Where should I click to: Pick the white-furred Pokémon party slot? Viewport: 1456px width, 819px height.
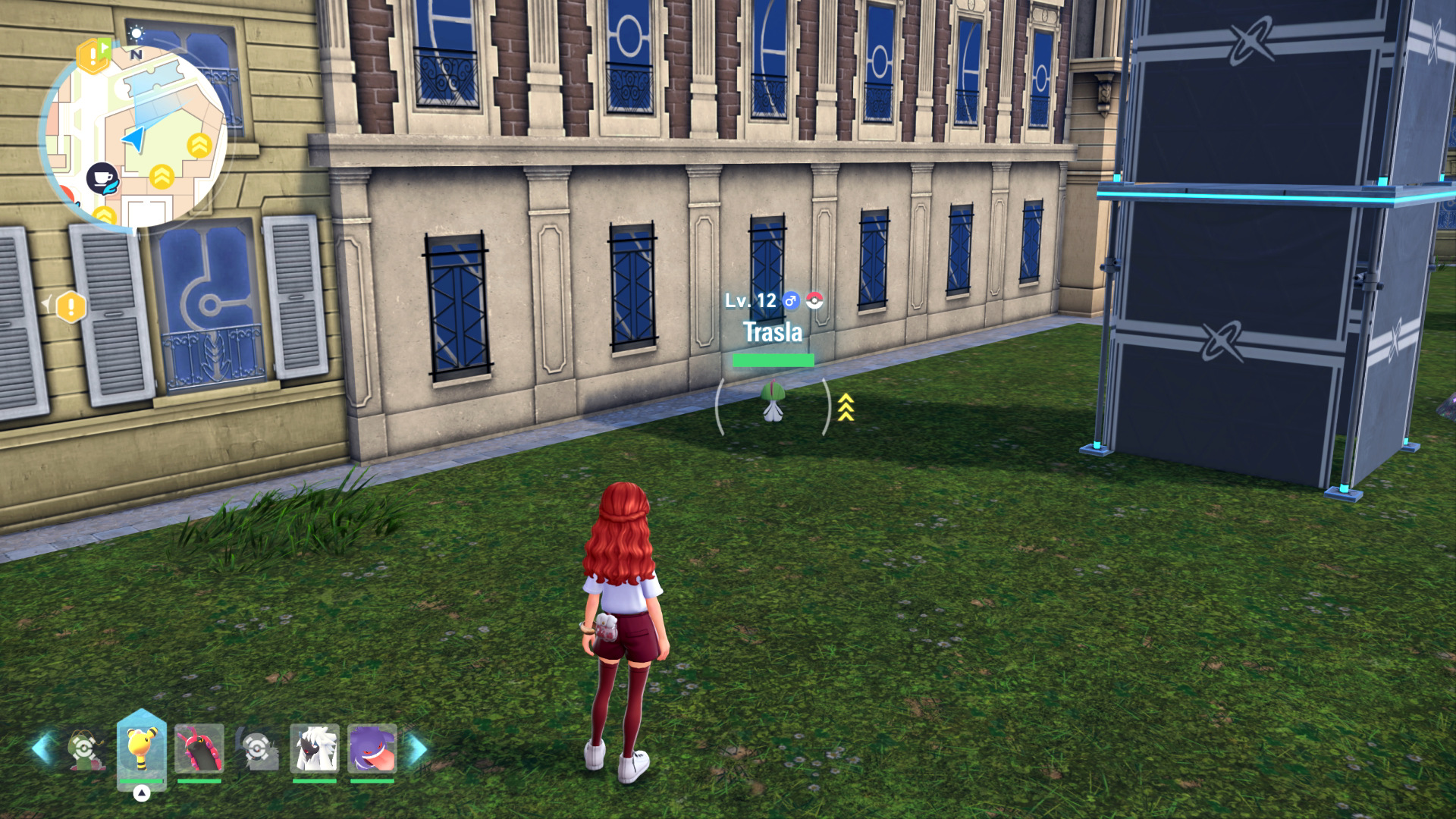tap(314, 748)
